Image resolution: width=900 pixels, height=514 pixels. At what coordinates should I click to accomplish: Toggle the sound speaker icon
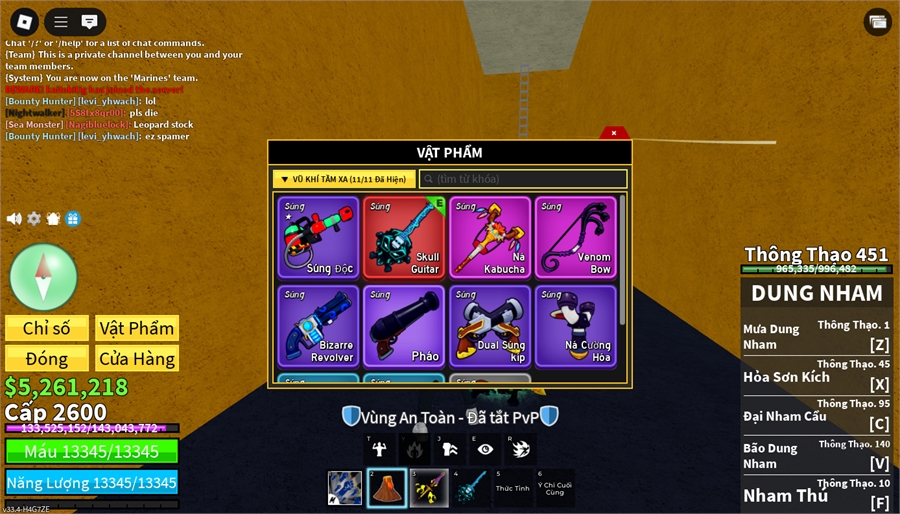(x=14, y=219)
